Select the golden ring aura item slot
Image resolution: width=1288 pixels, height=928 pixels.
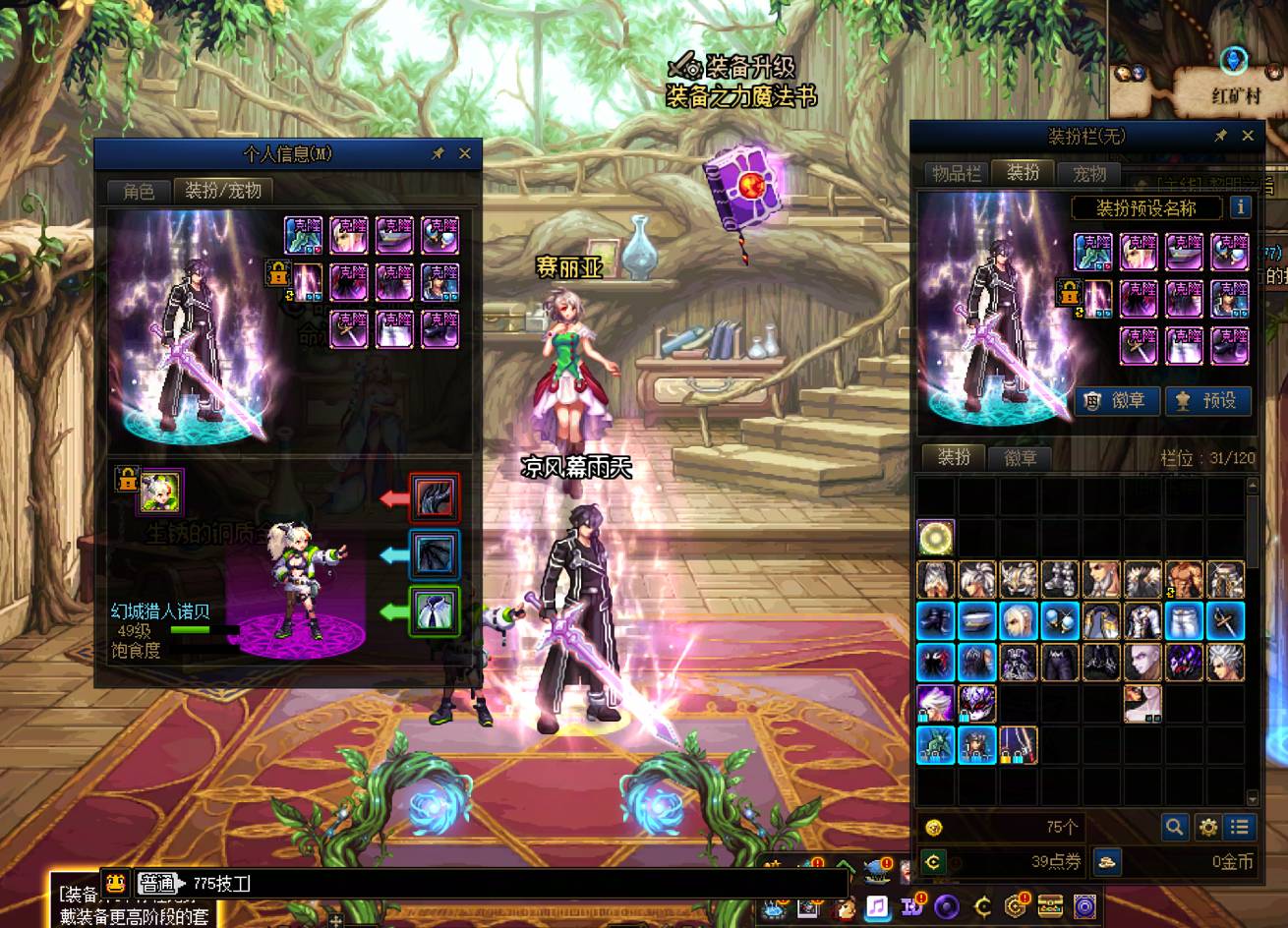936,538
